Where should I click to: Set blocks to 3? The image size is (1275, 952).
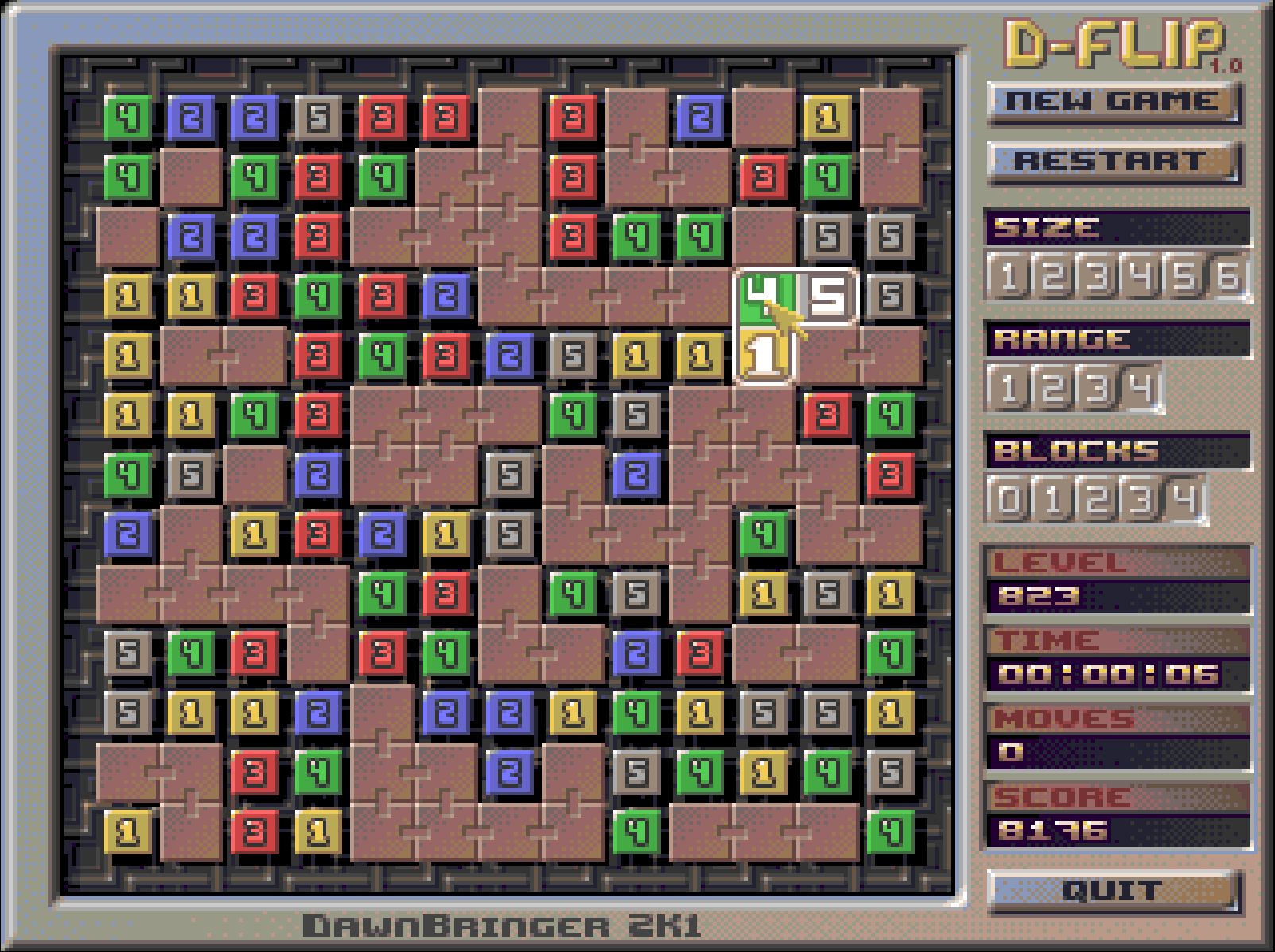click(x=1141, y=501)
